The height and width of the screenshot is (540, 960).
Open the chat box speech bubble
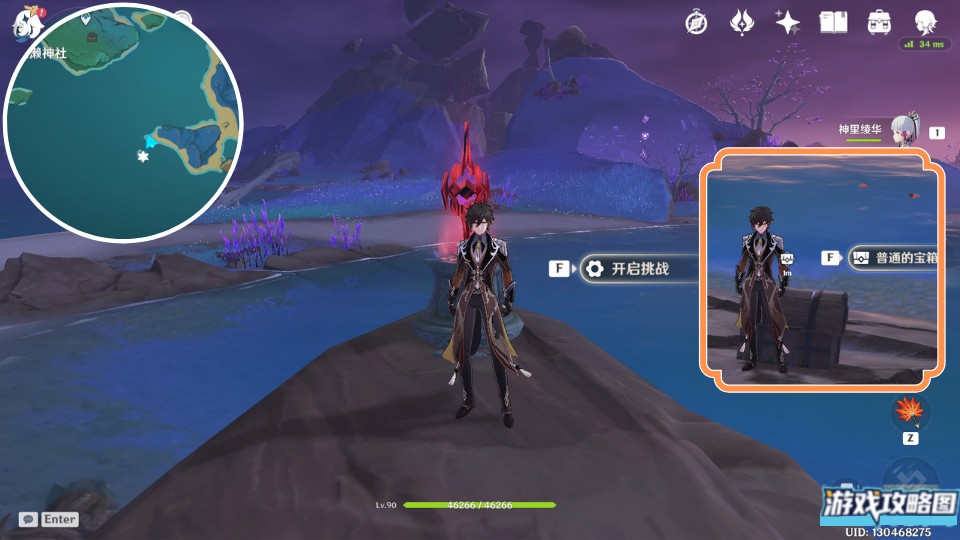28,519
